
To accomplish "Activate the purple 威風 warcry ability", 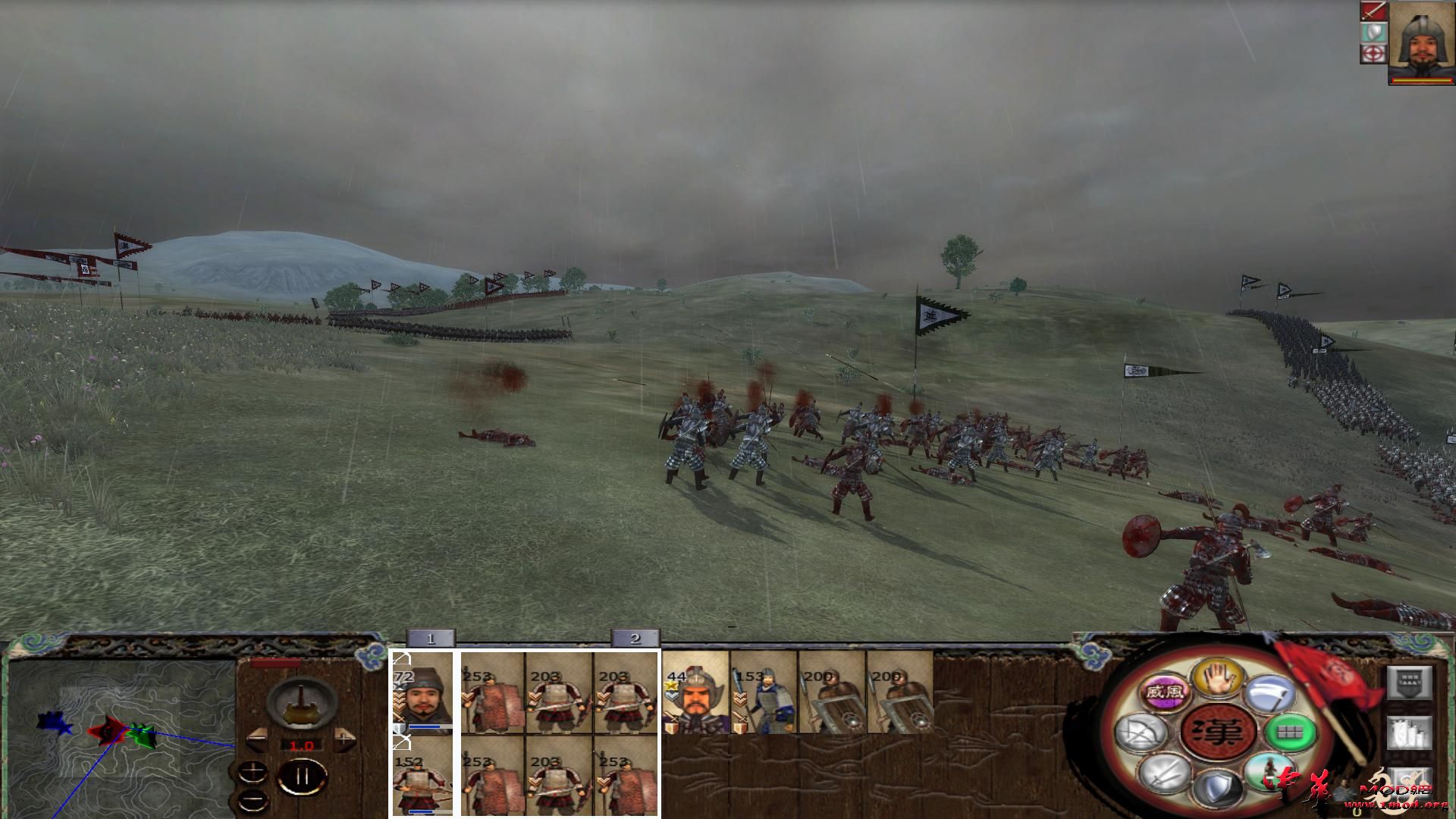I will (x=1164, y=693).
